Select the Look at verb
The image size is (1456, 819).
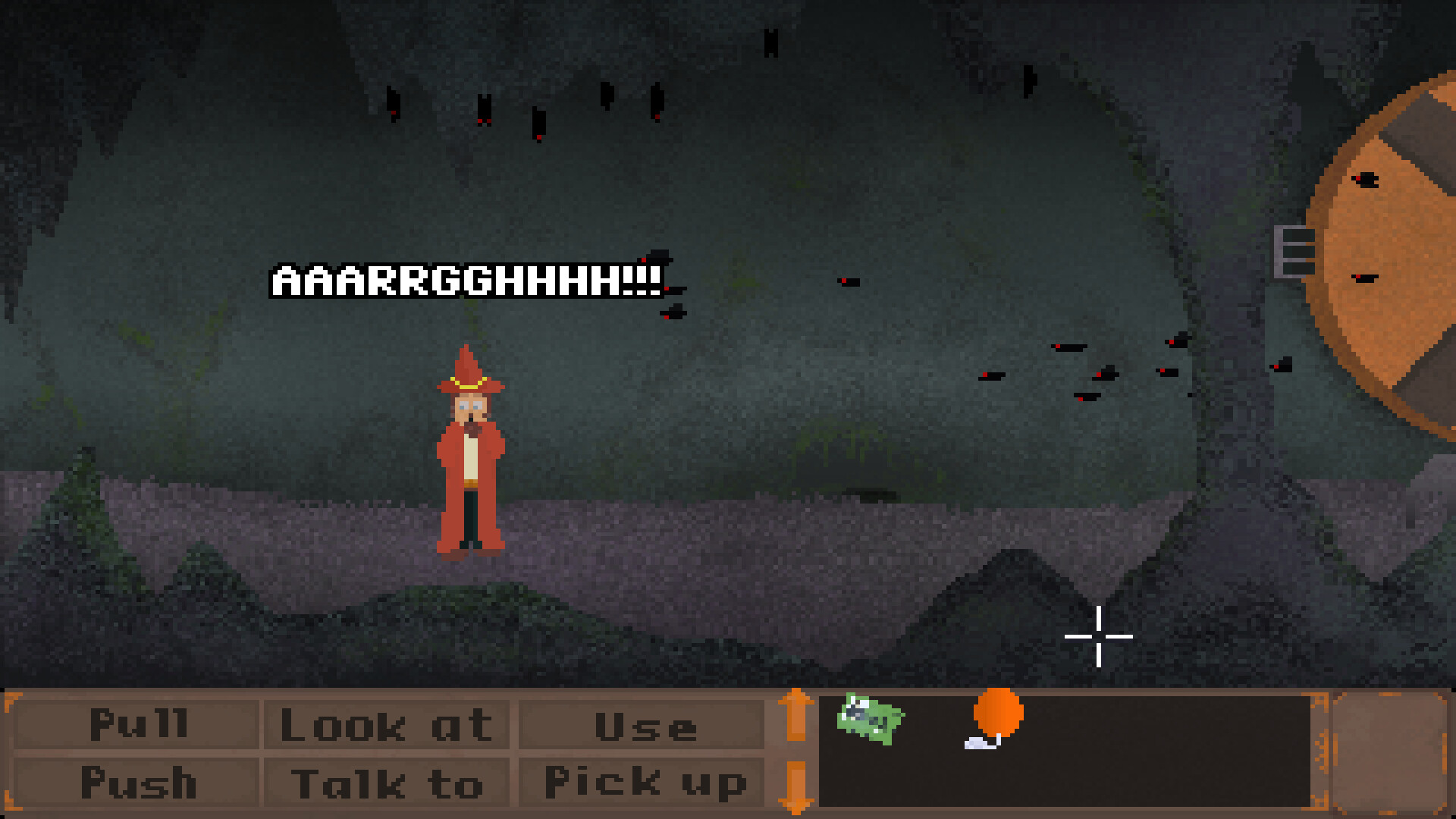388,723
